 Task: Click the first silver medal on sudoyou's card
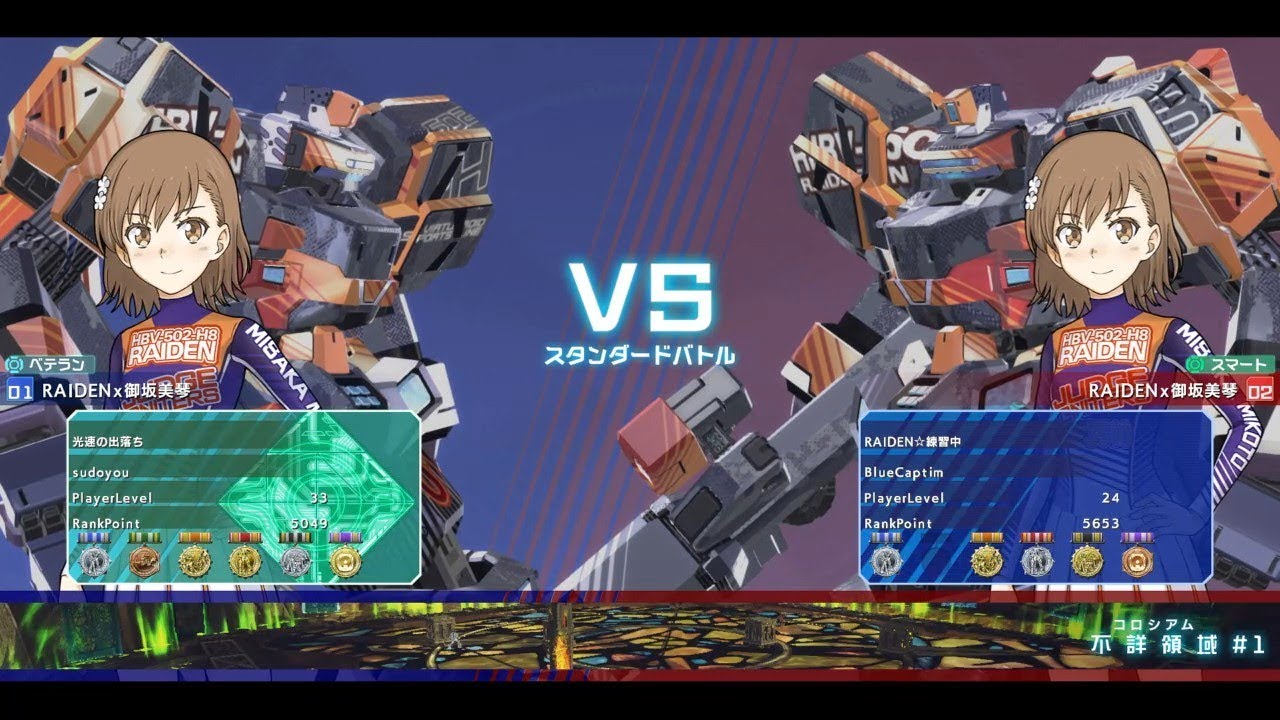coord(94,560)
